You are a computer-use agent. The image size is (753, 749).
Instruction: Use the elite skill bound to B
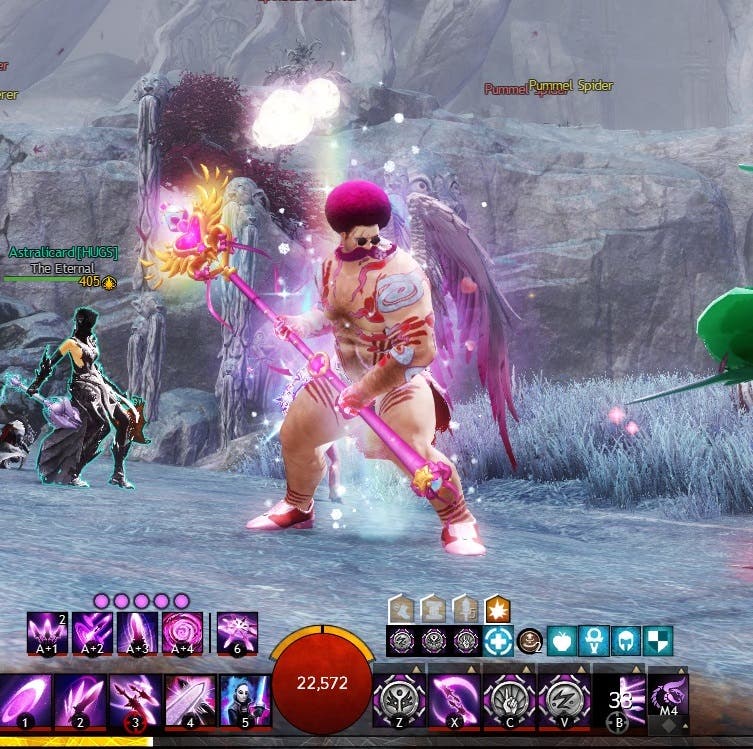click(619, 699)
